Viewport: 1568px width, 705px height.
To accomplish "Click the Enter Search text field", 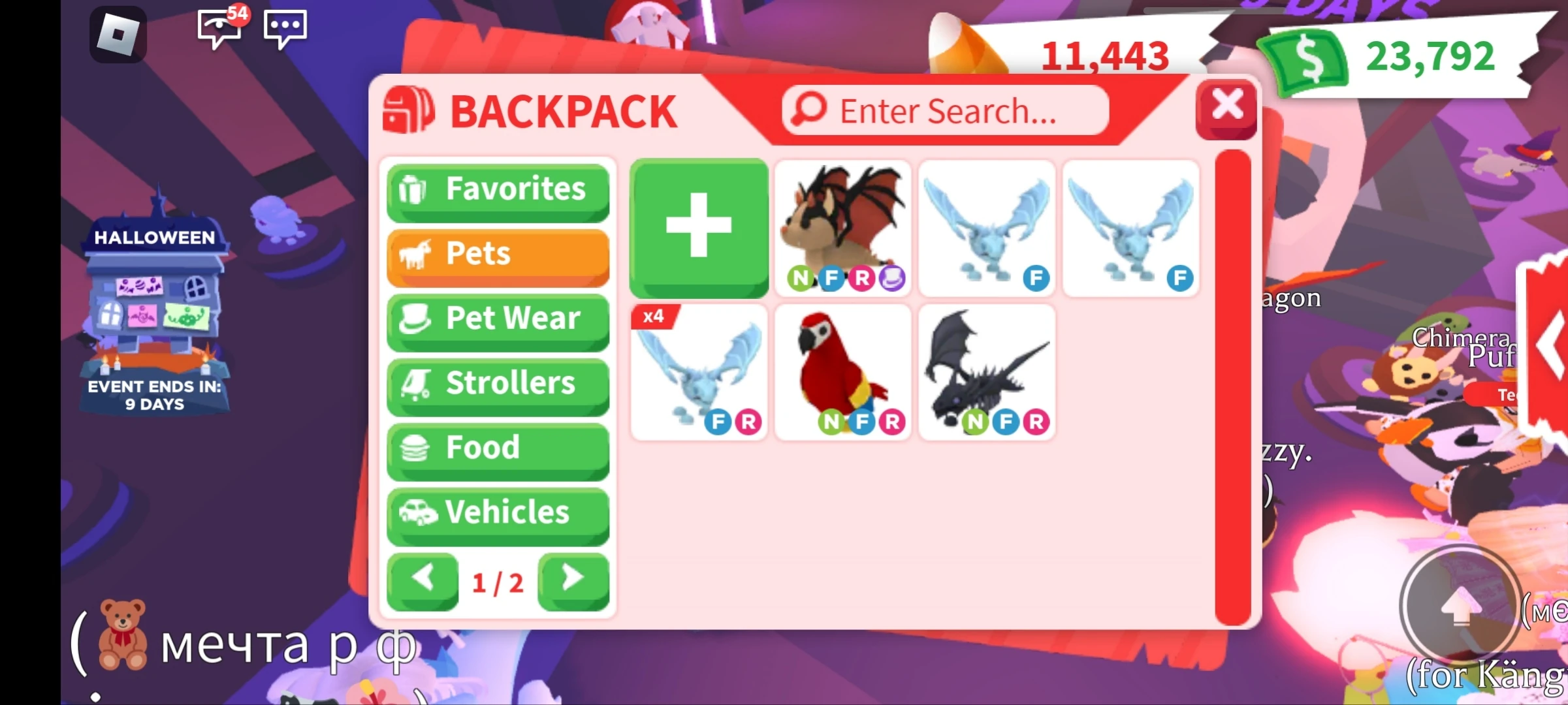I will (x=947, y=110).
